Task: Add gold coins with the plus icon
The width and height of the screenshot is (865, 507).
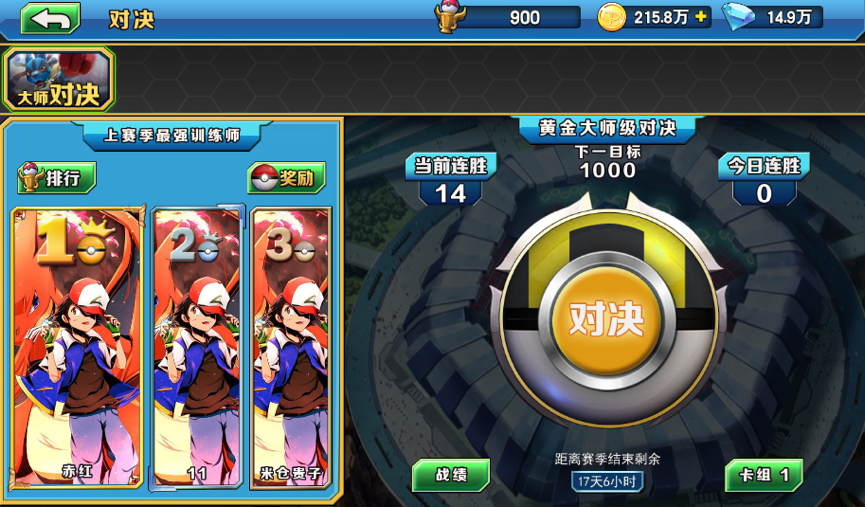Action: click(700, 17)
